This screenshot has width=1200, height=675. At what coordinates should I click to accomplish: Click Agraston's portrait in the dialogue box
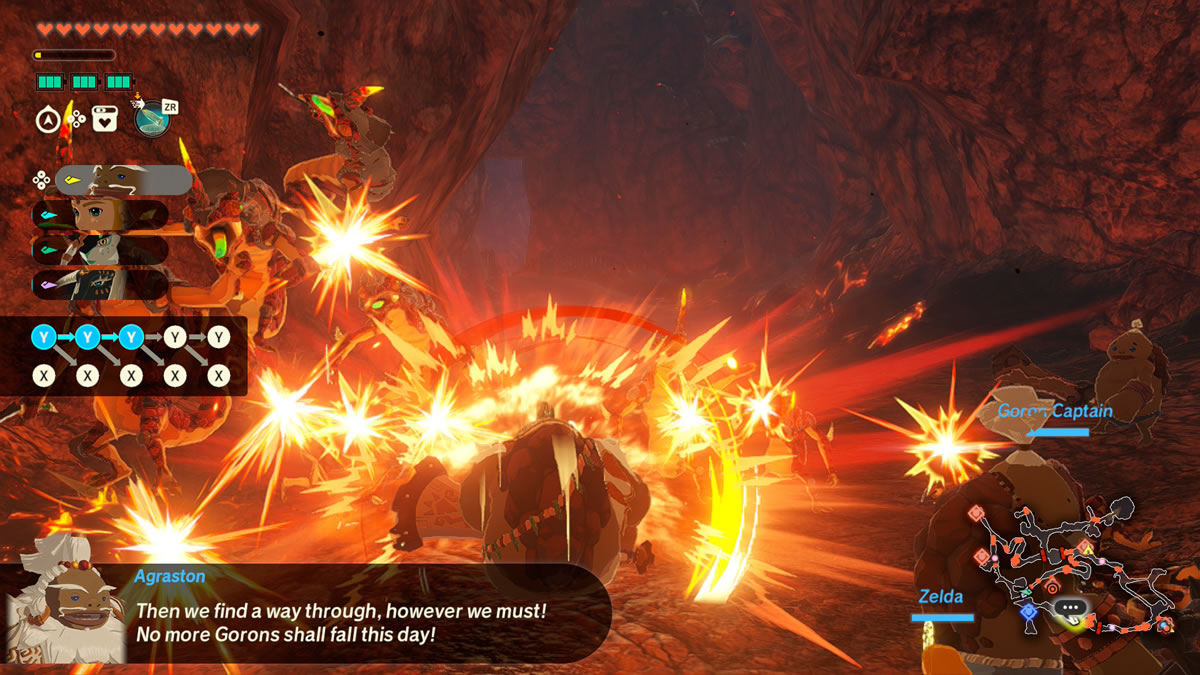66,611
